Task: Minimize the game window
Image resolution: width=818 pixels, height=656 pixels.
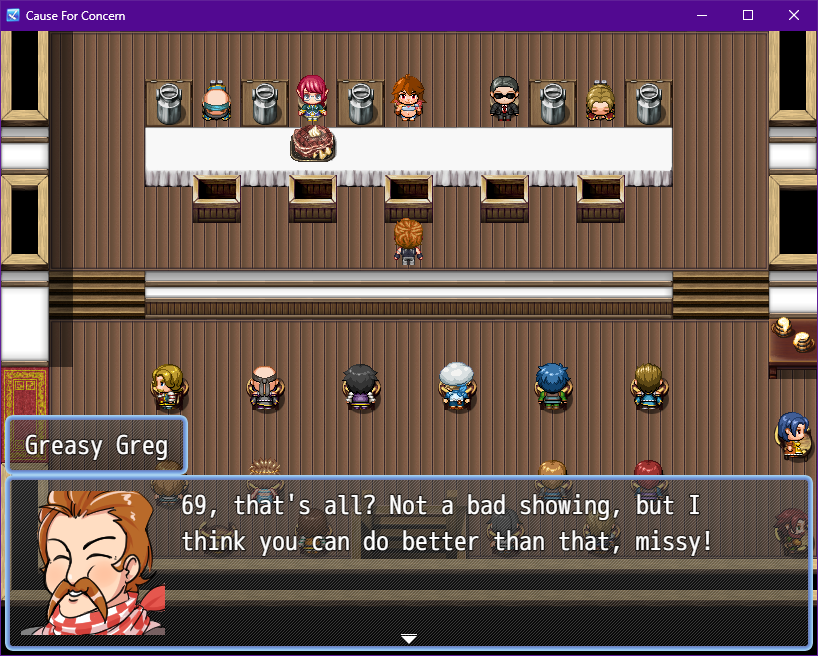Action: (702, 15)
